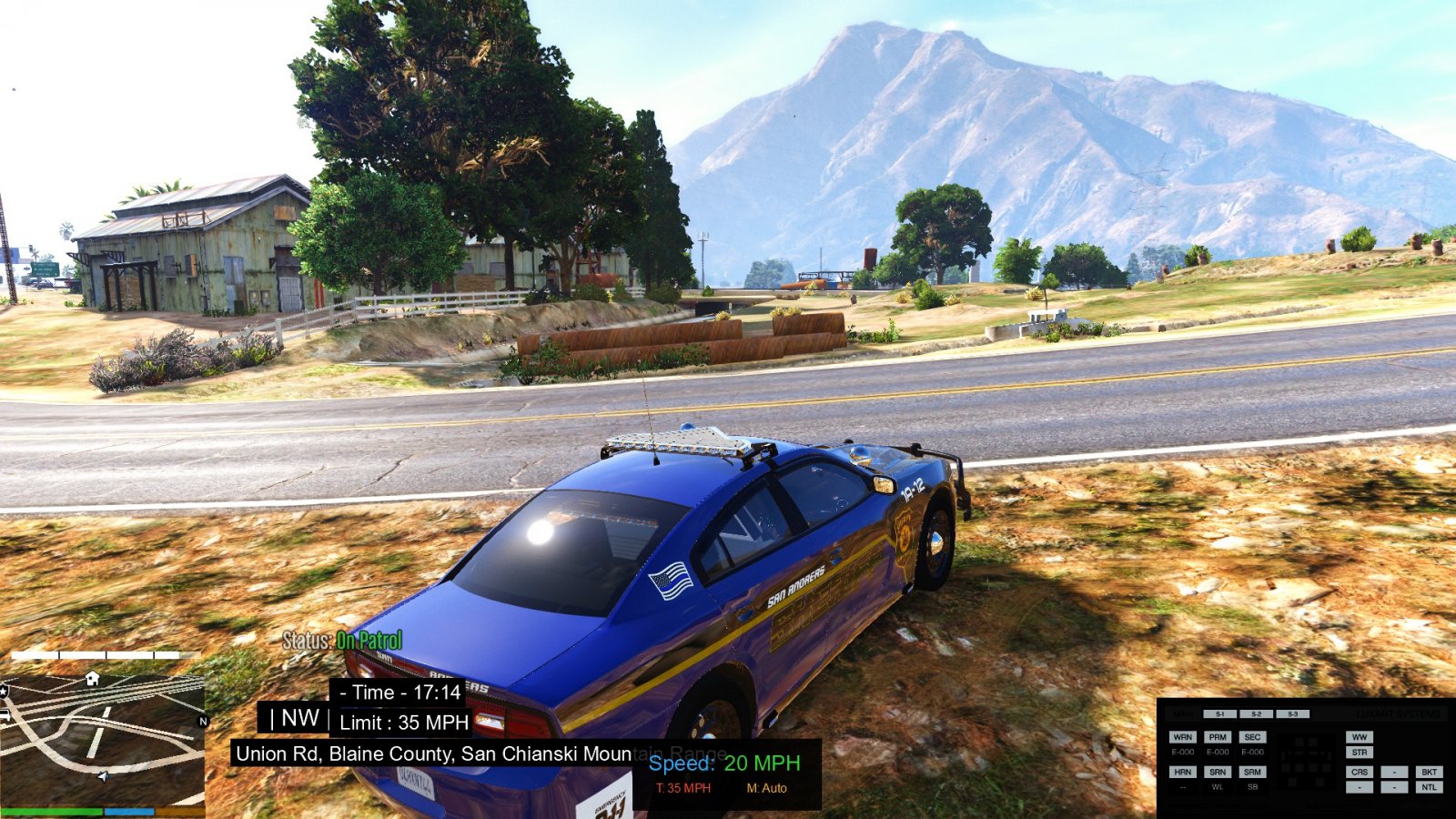This screenshot has width=1456, height=819.
Task: Activate the BKT blackout button
Action: point(1429,772)
